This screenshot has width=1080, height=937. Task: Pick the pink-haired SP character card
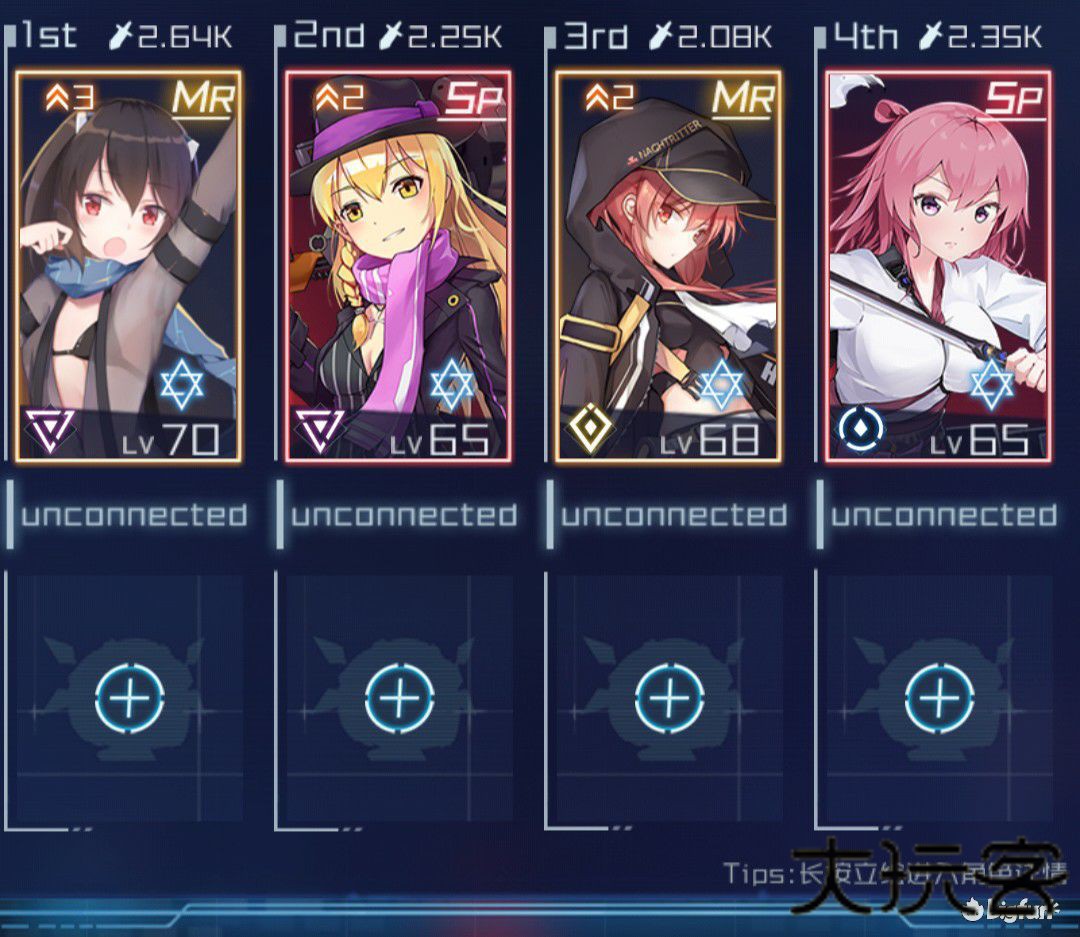pyautogui.click(x=938, y=266)
